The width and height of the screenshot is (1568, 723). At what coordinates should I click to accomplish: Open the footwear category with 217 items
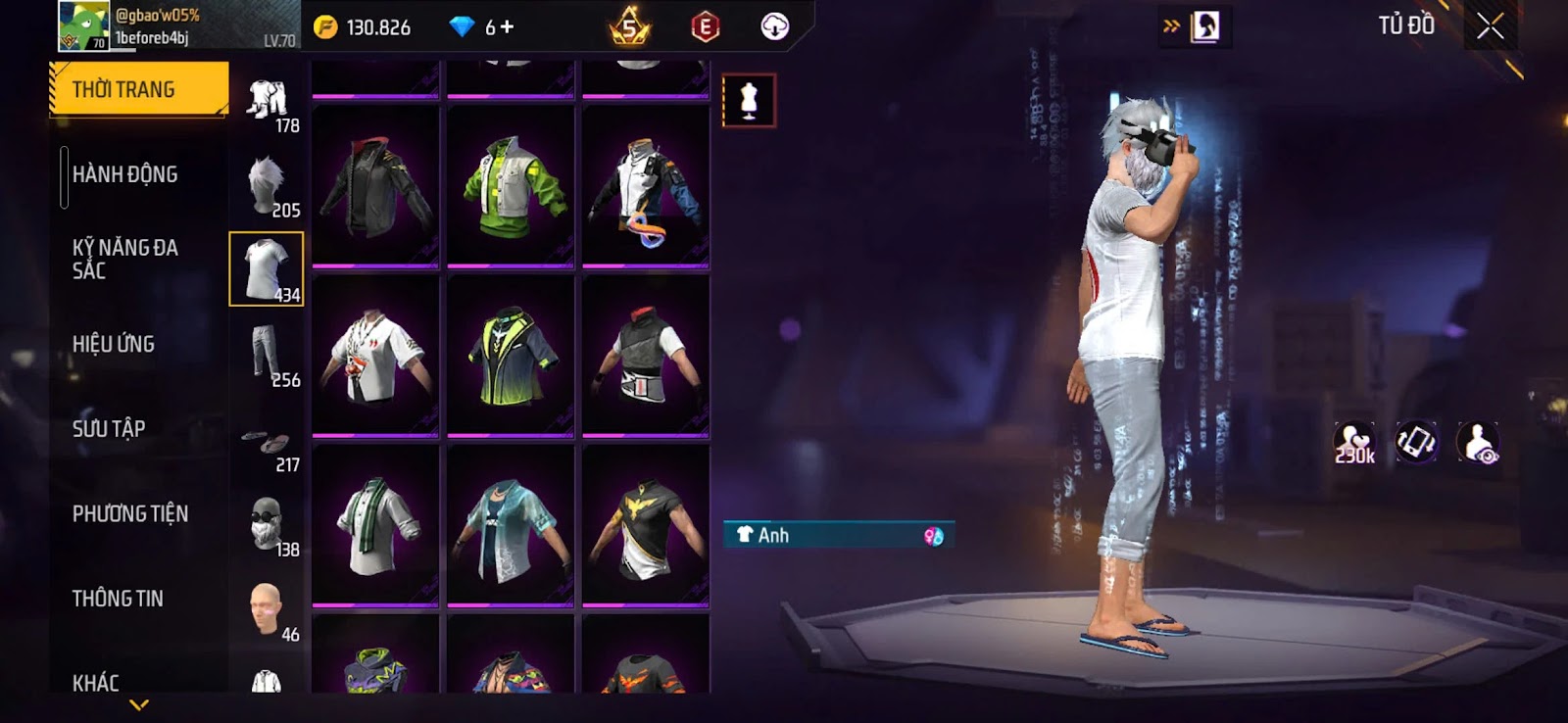(268, 446)
